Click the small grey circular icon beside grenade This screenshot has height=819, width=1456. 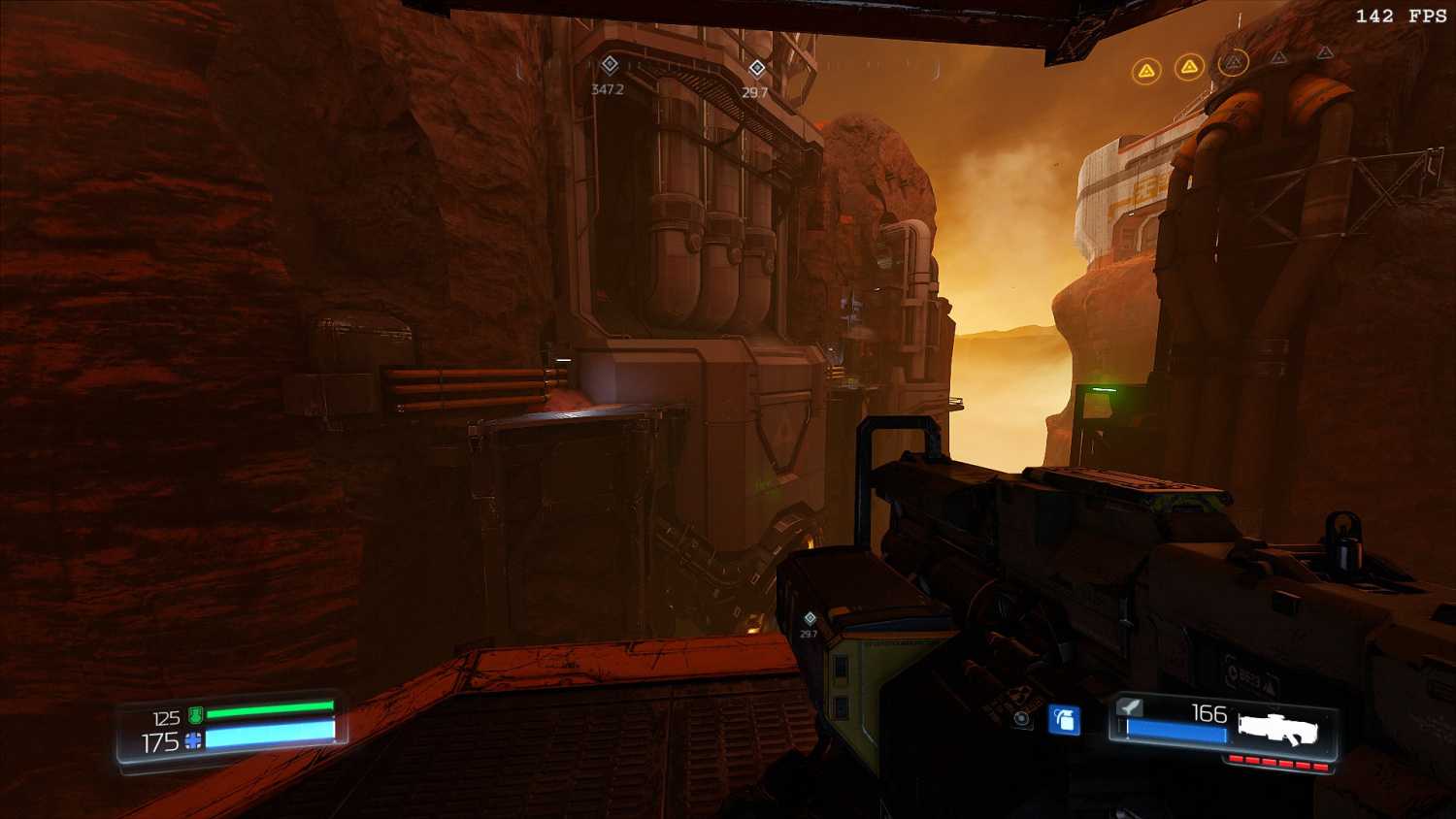[x=1021, y=719]
